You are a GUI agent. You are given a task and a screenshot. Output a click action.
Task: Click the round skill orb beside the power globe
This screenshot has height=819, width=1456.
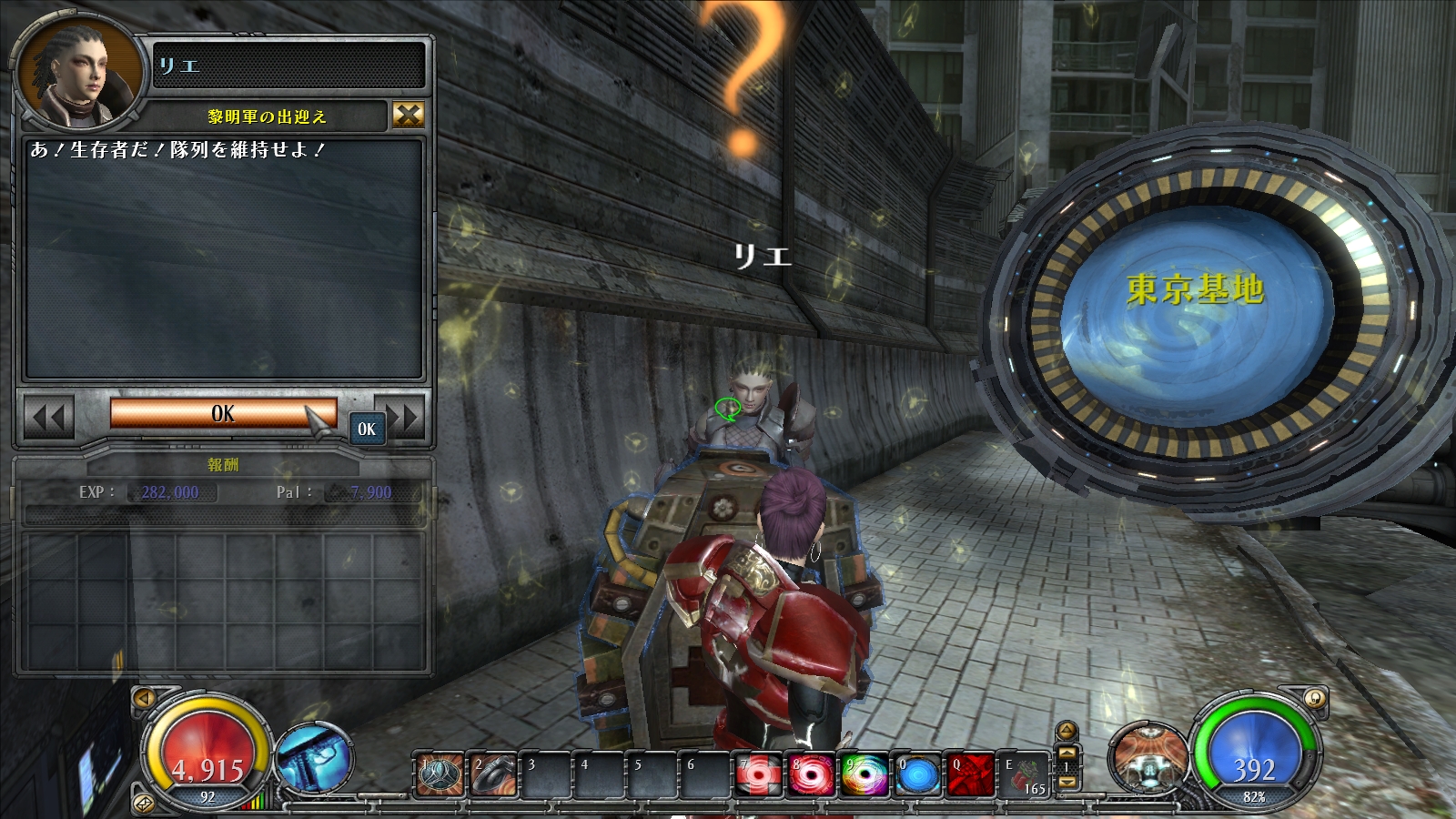pyautogui.click(x=1148, y=758)
